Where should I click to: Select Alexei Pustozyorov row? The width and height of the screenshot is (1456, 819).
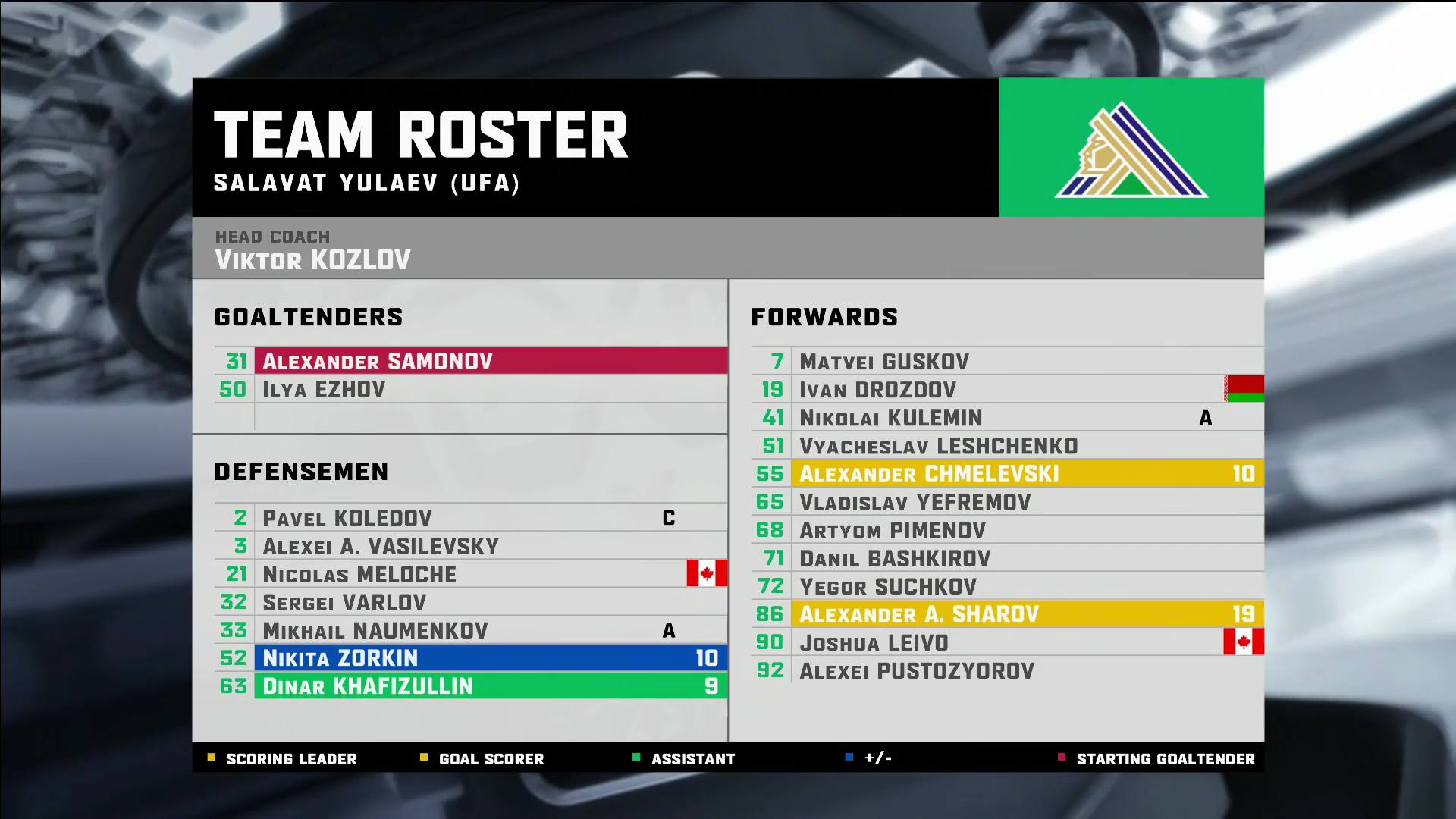pyautogui.click(x=1007, y=671)
